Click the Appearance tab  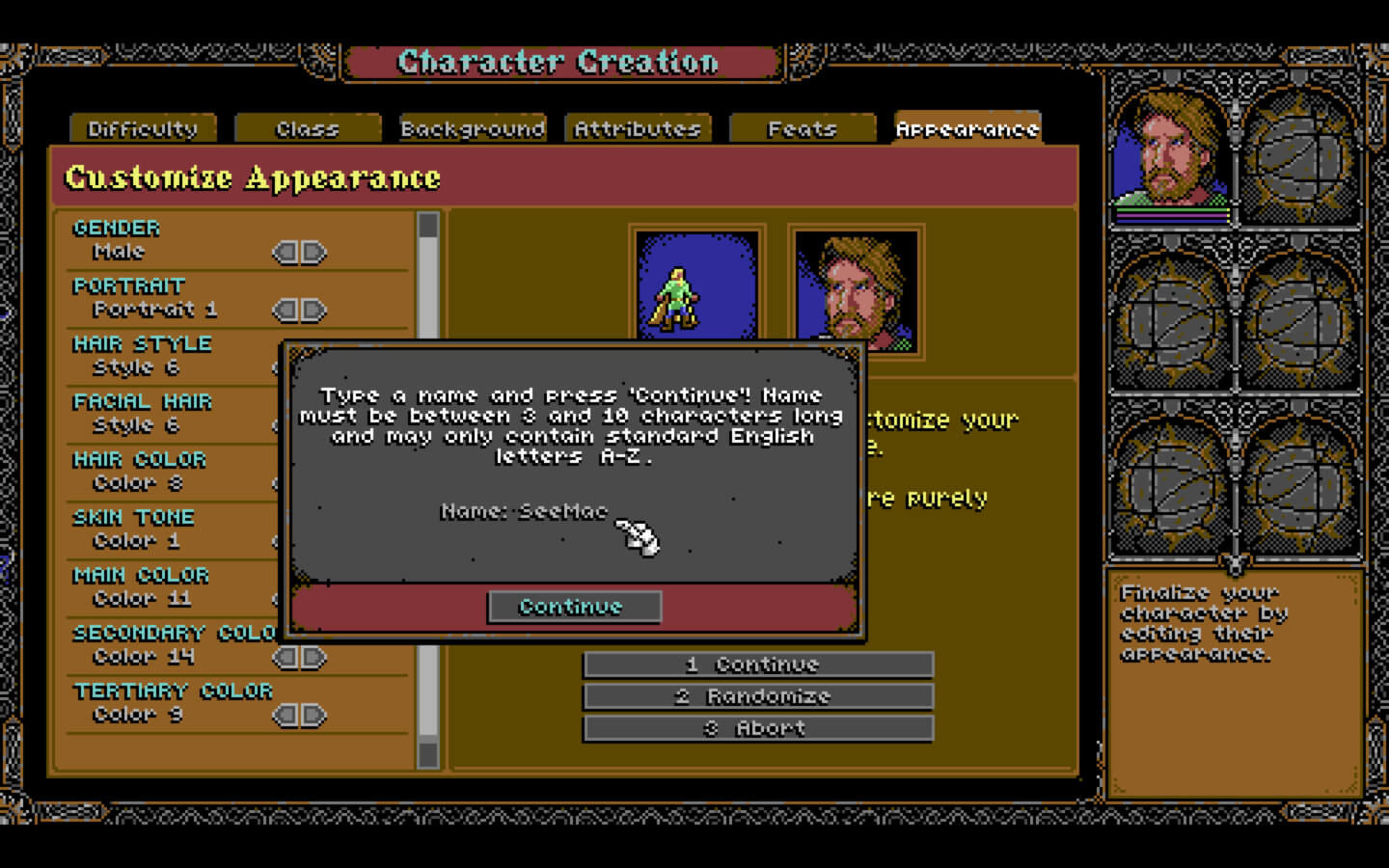tap(967, 129)
